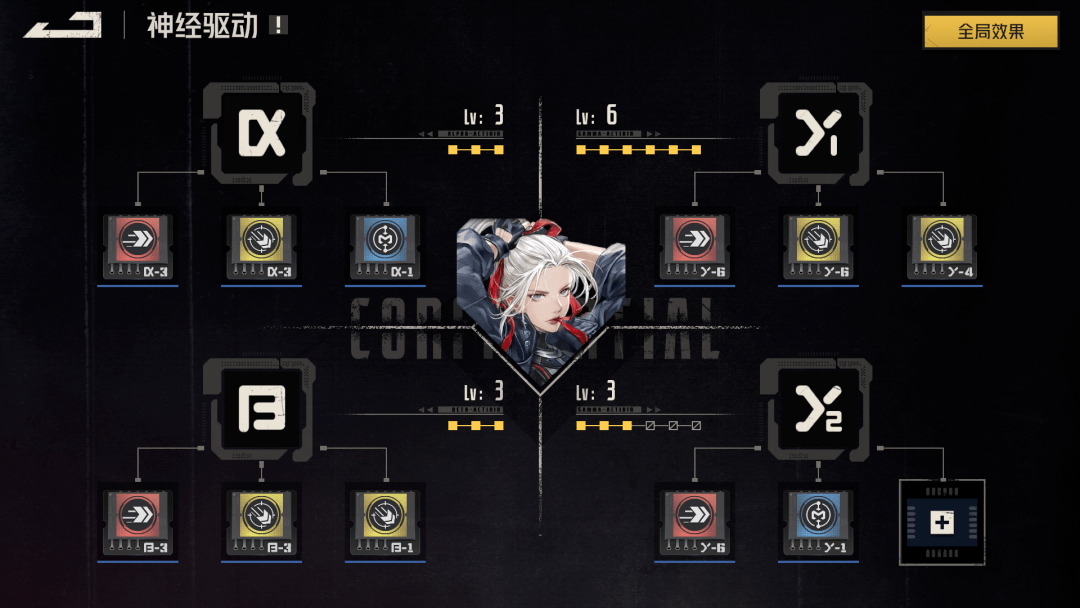Select the red γ-6 chip under γ1

[x=694, y=244]
